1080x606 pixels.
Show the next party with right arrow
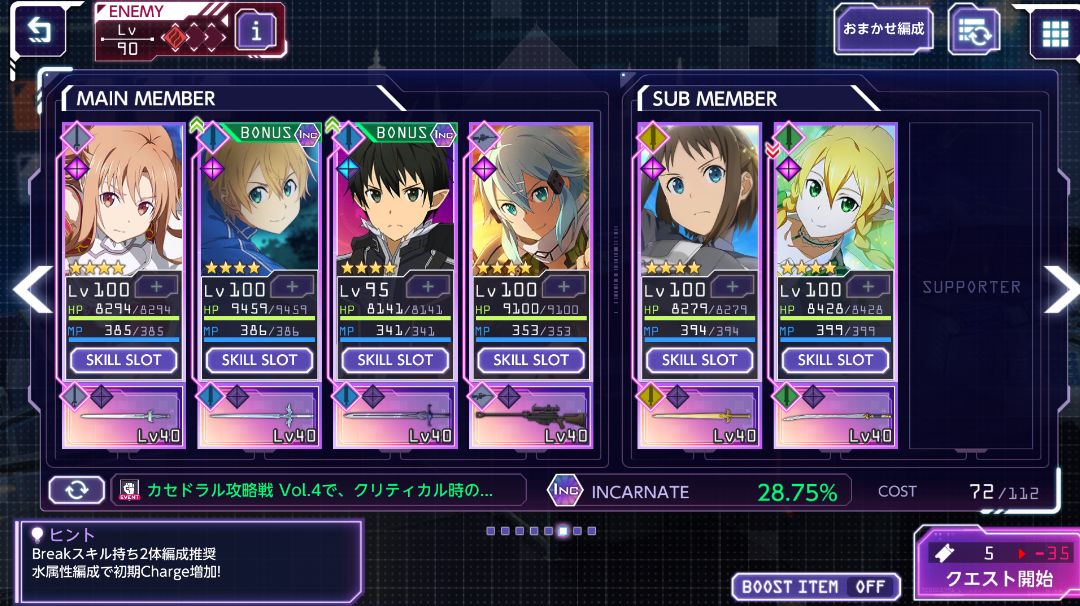click(1059, 288)
